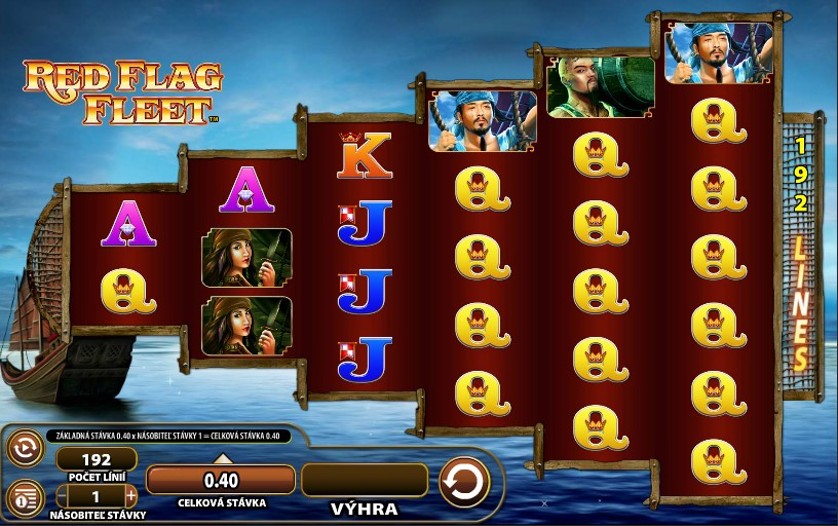Open the autoplay settings icon
This screenshot has height=526, width=838.
pyautogui.click(x=24, y=449)
